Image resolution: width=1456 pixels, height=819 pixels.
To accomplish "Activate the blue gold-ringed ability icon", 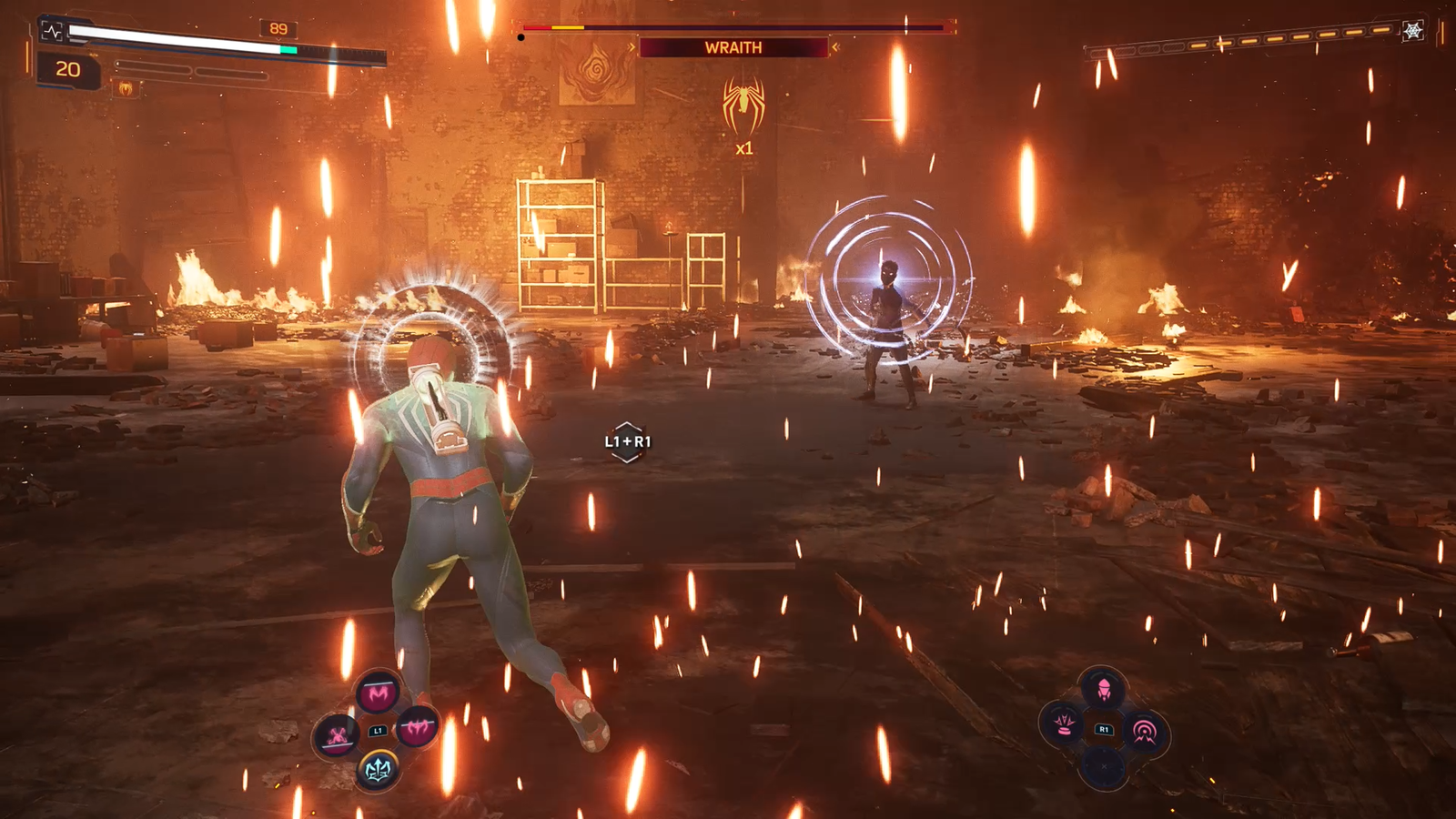I will (378, 770).
